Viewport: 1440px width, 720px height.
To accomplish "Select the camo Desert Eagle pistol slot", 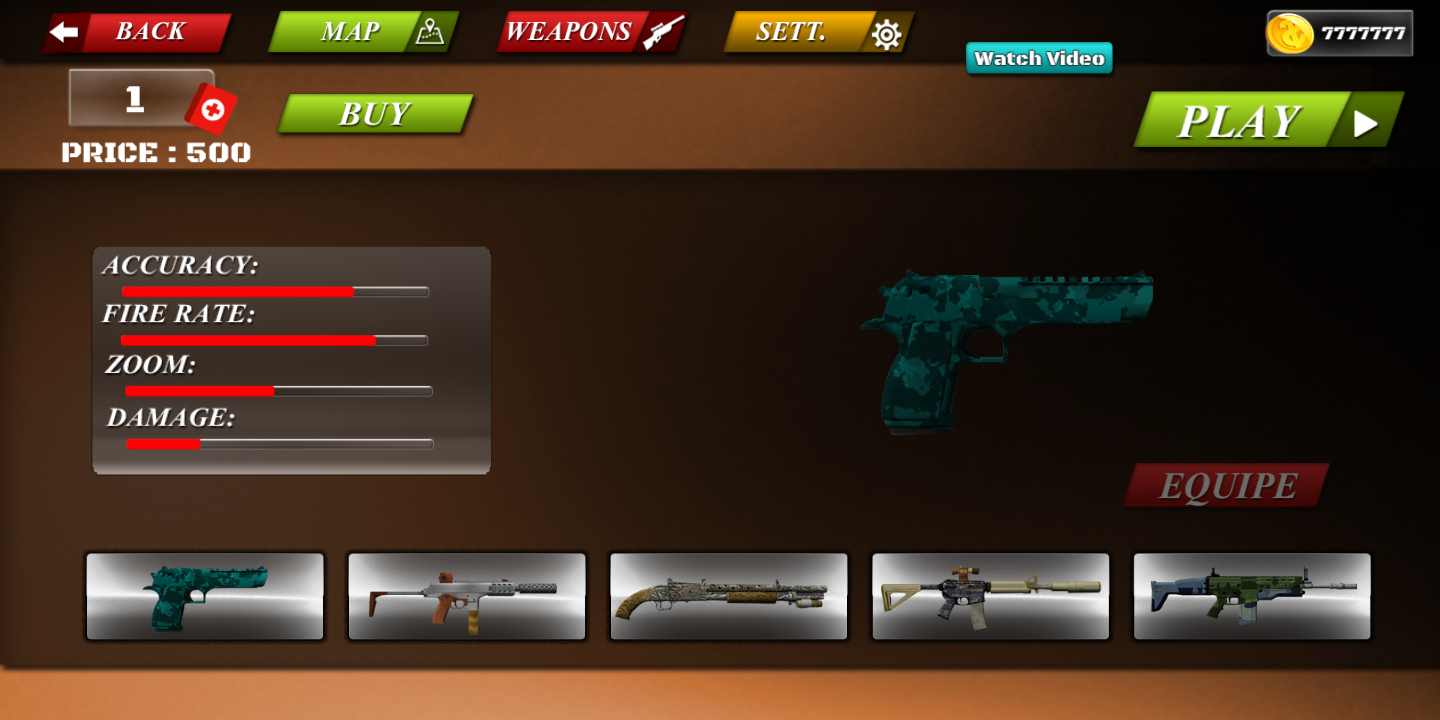I will tap(204, 596).
